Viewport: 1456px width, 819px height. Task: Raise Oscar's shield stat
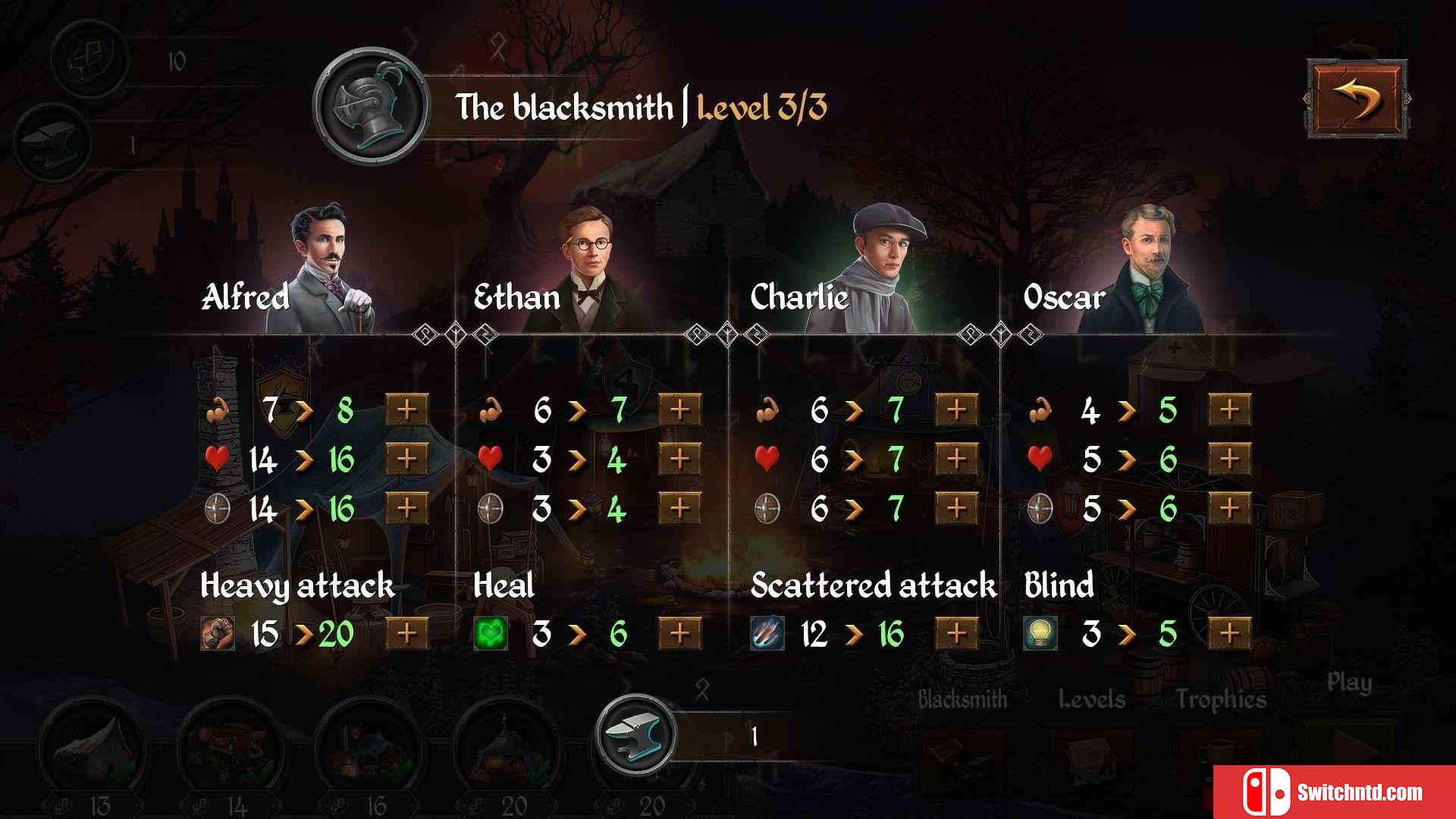click(x=1229, y=508)
